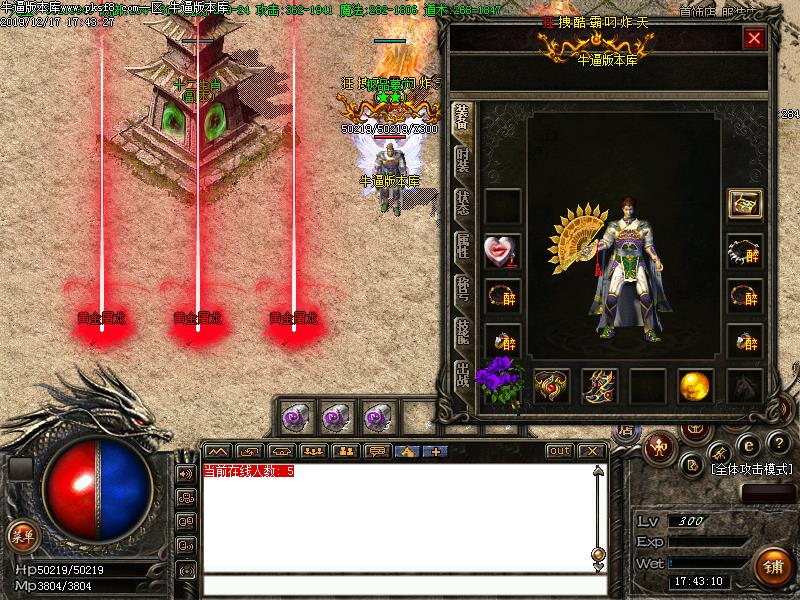Click the golden orb equipment slot
Viewport: 800px width, 600px height.
[695, 386]
